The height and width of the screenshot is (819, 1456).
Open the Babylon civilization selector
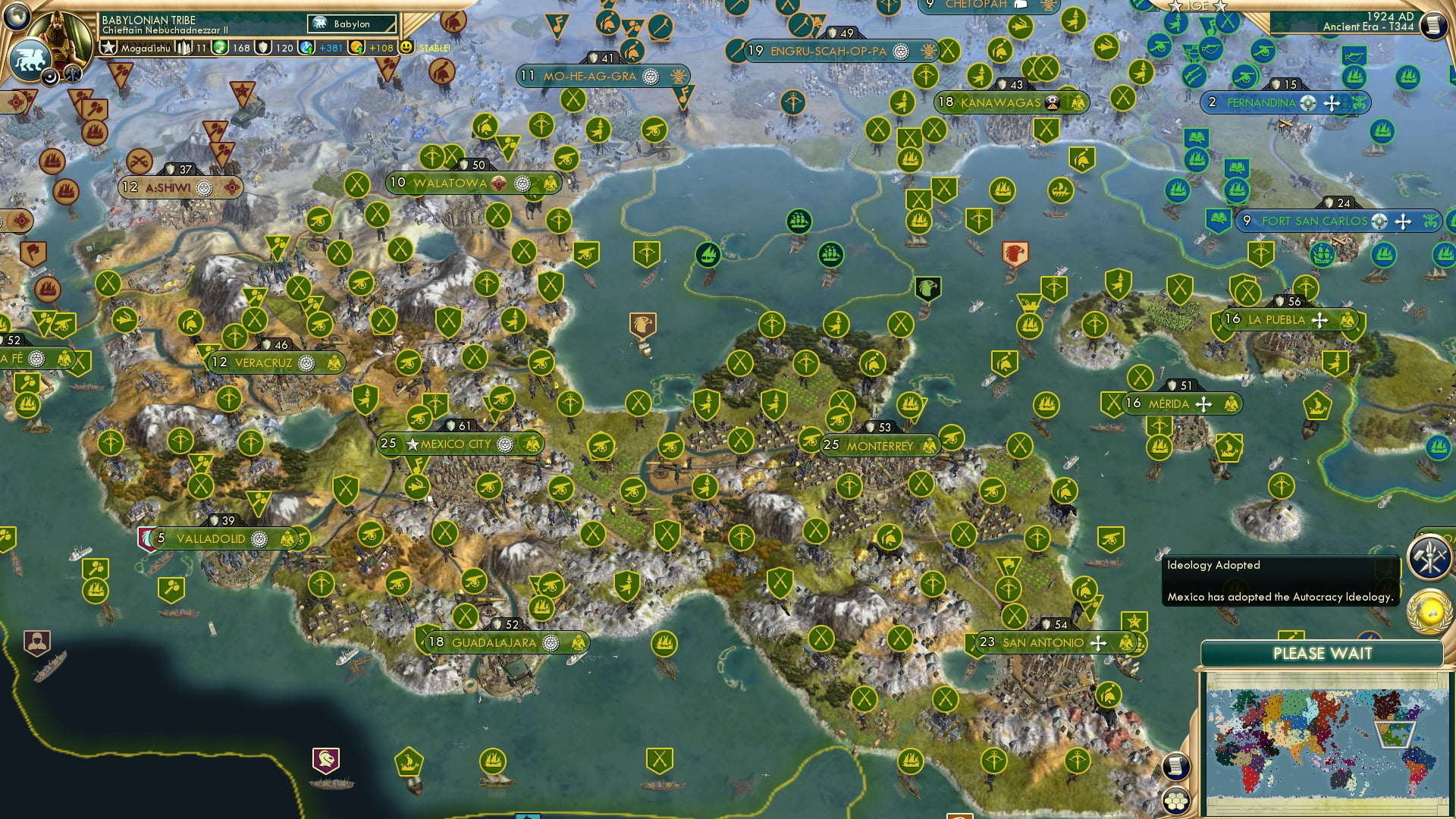[353, 24]
